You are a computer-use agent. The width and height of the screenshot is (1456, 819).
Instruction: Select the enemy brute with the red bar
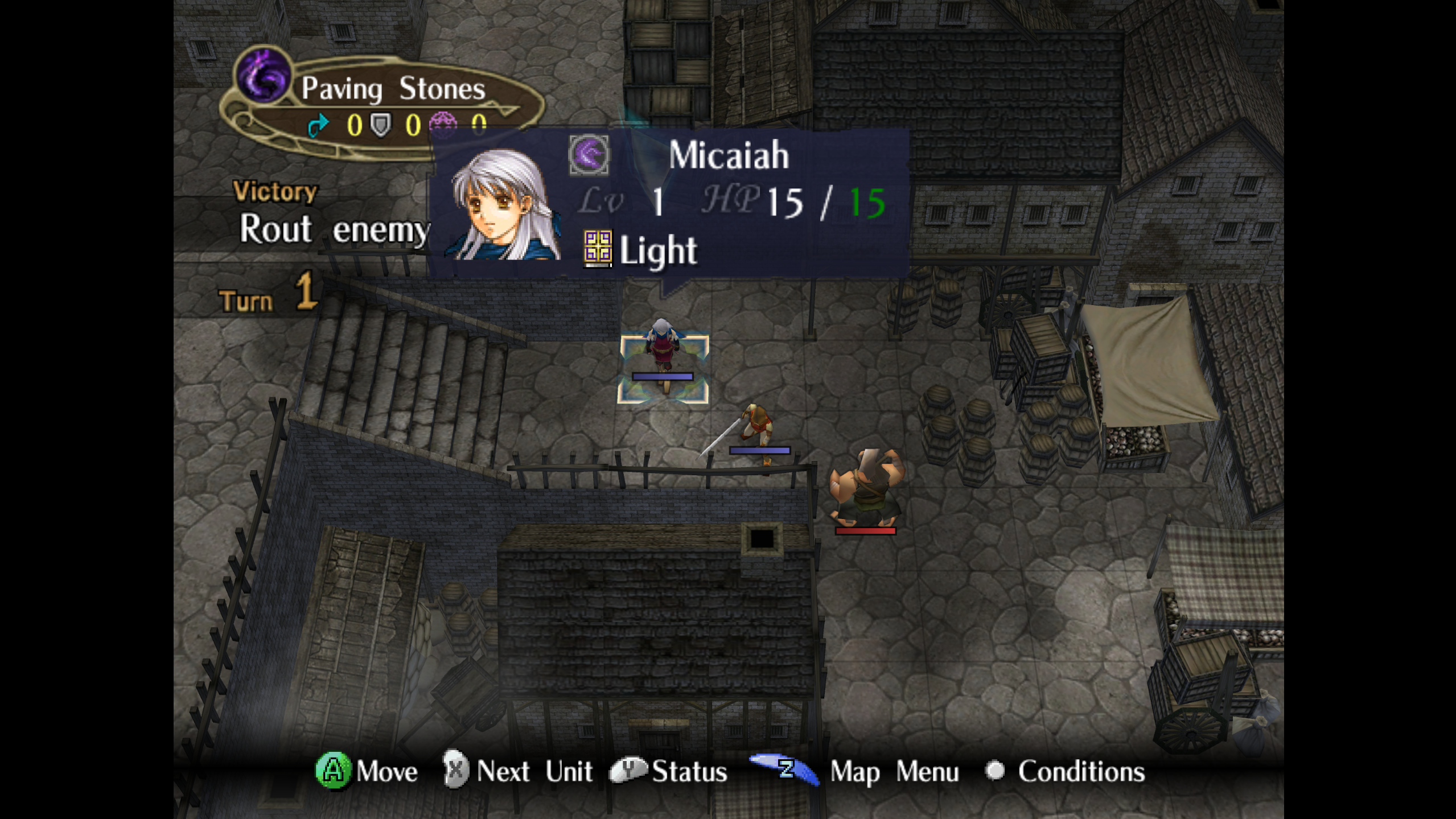865,488
